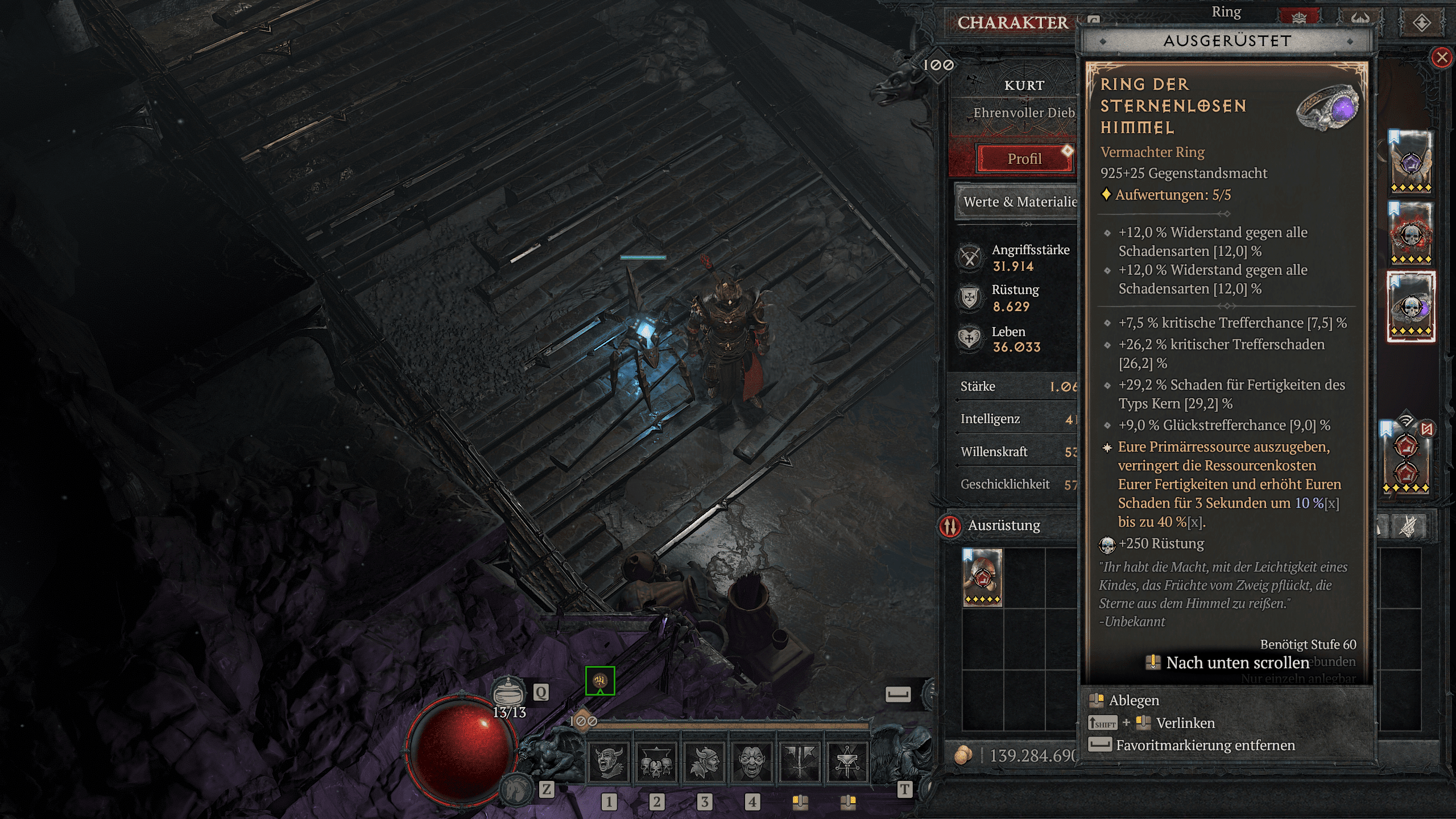The width and height of the screenshot is (1456, 819).
Task: Close the character panel with the red X
Action: (1441, 57)
